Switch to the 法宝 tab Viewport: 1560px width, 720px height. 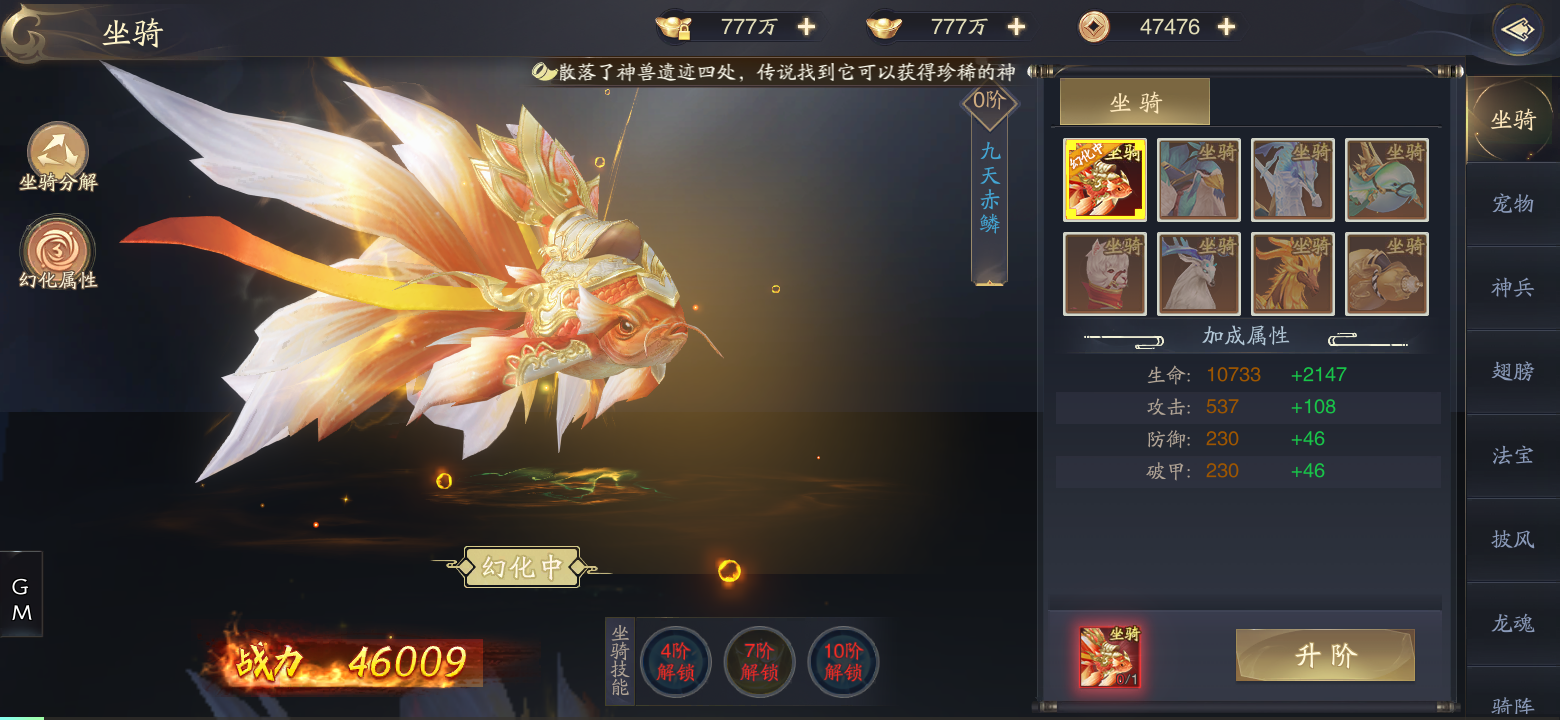pyautogui.click(x=1513, y=456)
